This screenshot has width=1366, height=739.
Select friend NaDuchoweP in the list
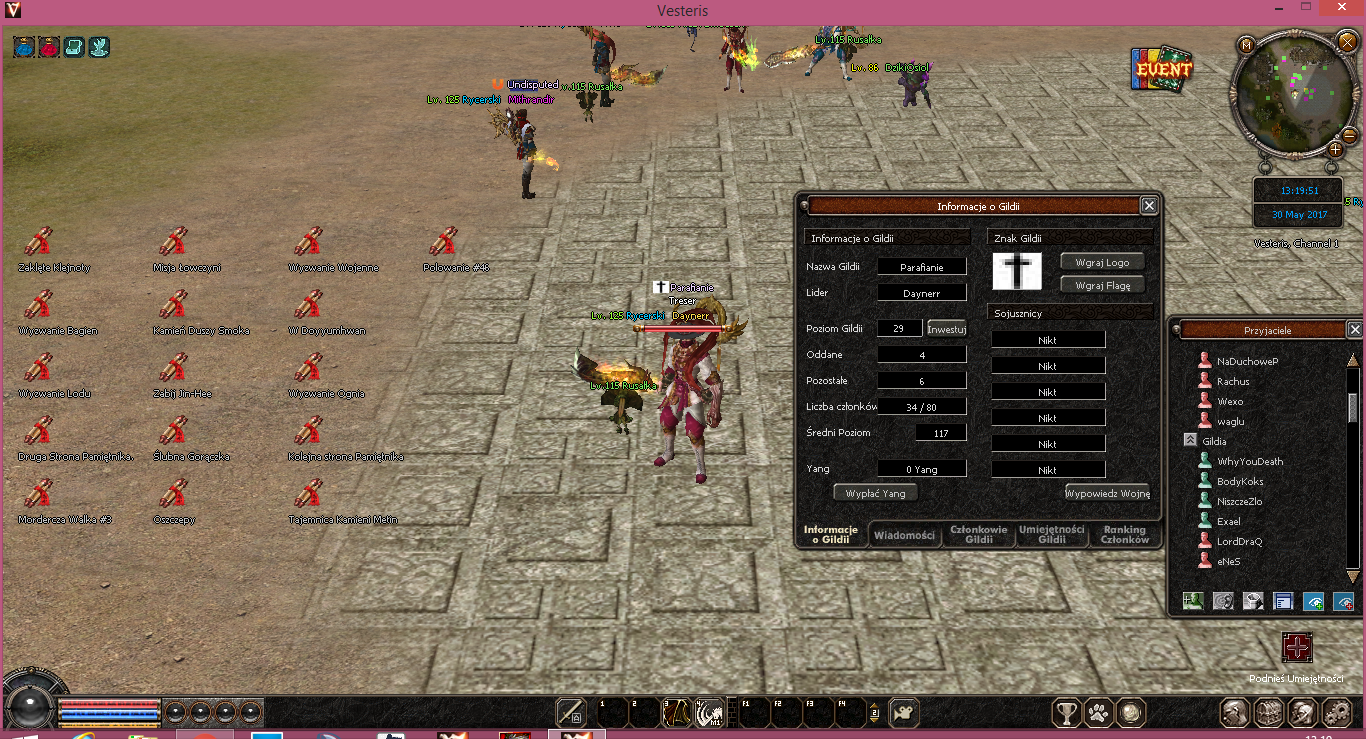point(1247,361)
